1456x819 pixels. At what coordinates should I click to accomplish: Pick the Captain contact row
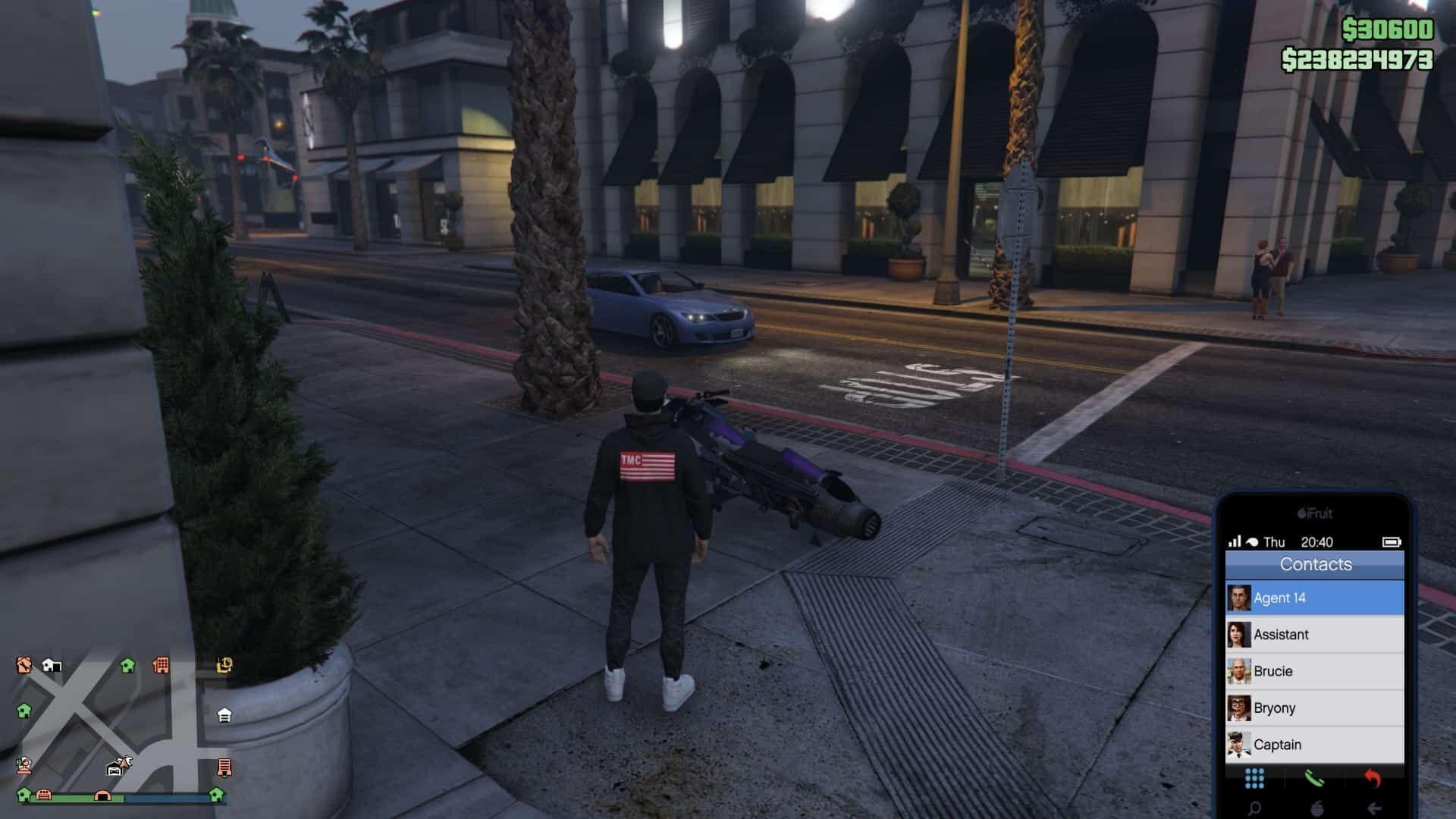[x=1314, y=745]
